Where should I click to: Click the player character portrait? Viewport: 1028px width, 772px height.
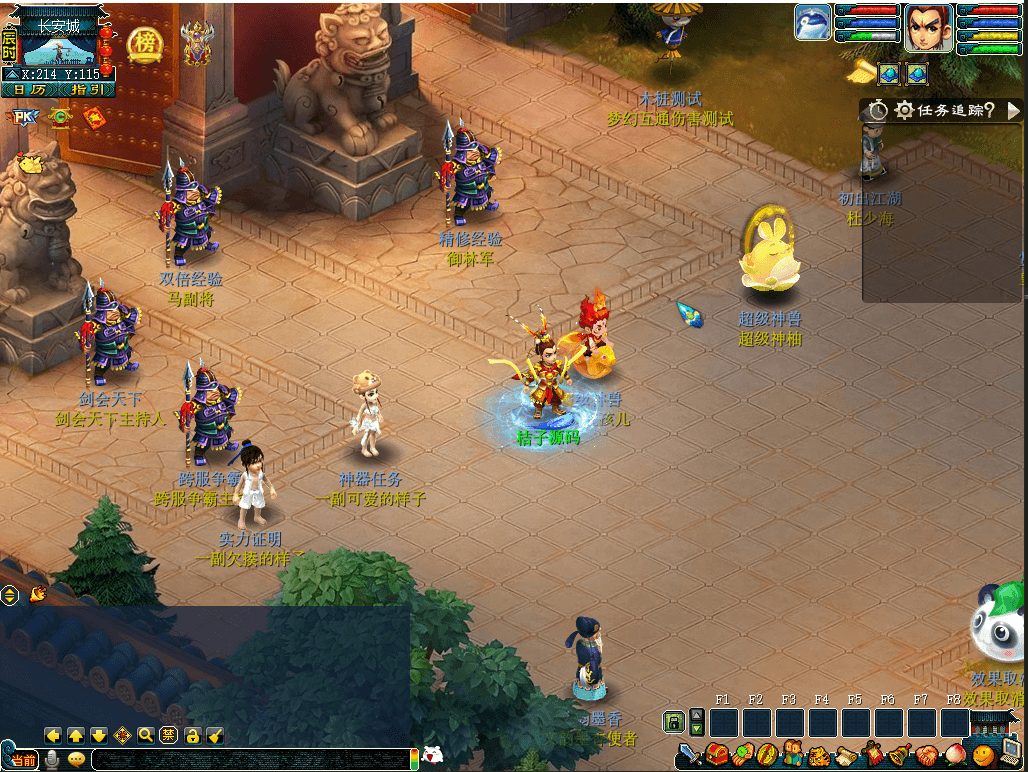coord(928,27)
